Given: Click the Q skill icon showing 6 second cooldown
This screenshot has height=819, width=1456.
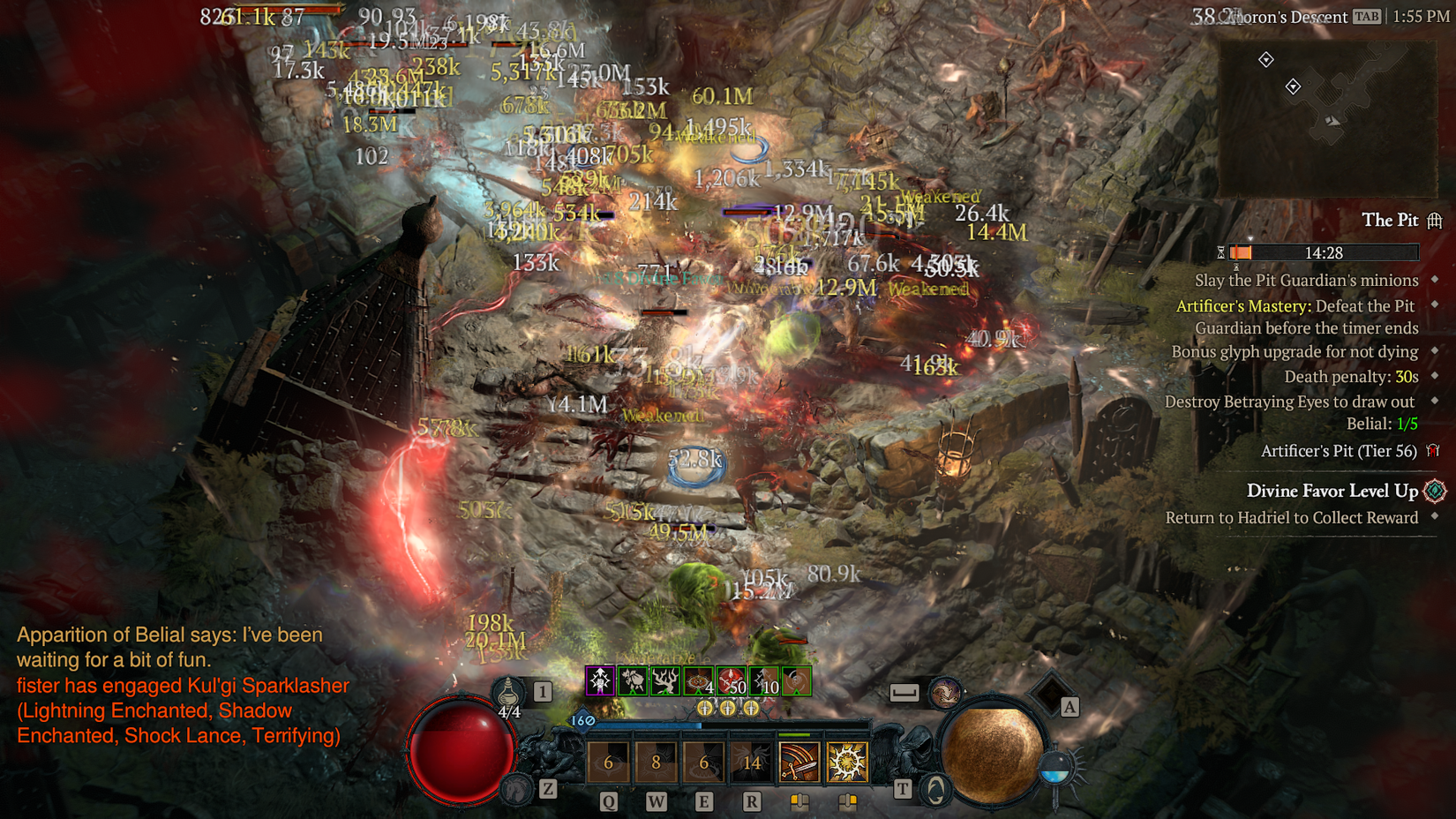Looking at the screenshot, I should click(x=608, y=762).
